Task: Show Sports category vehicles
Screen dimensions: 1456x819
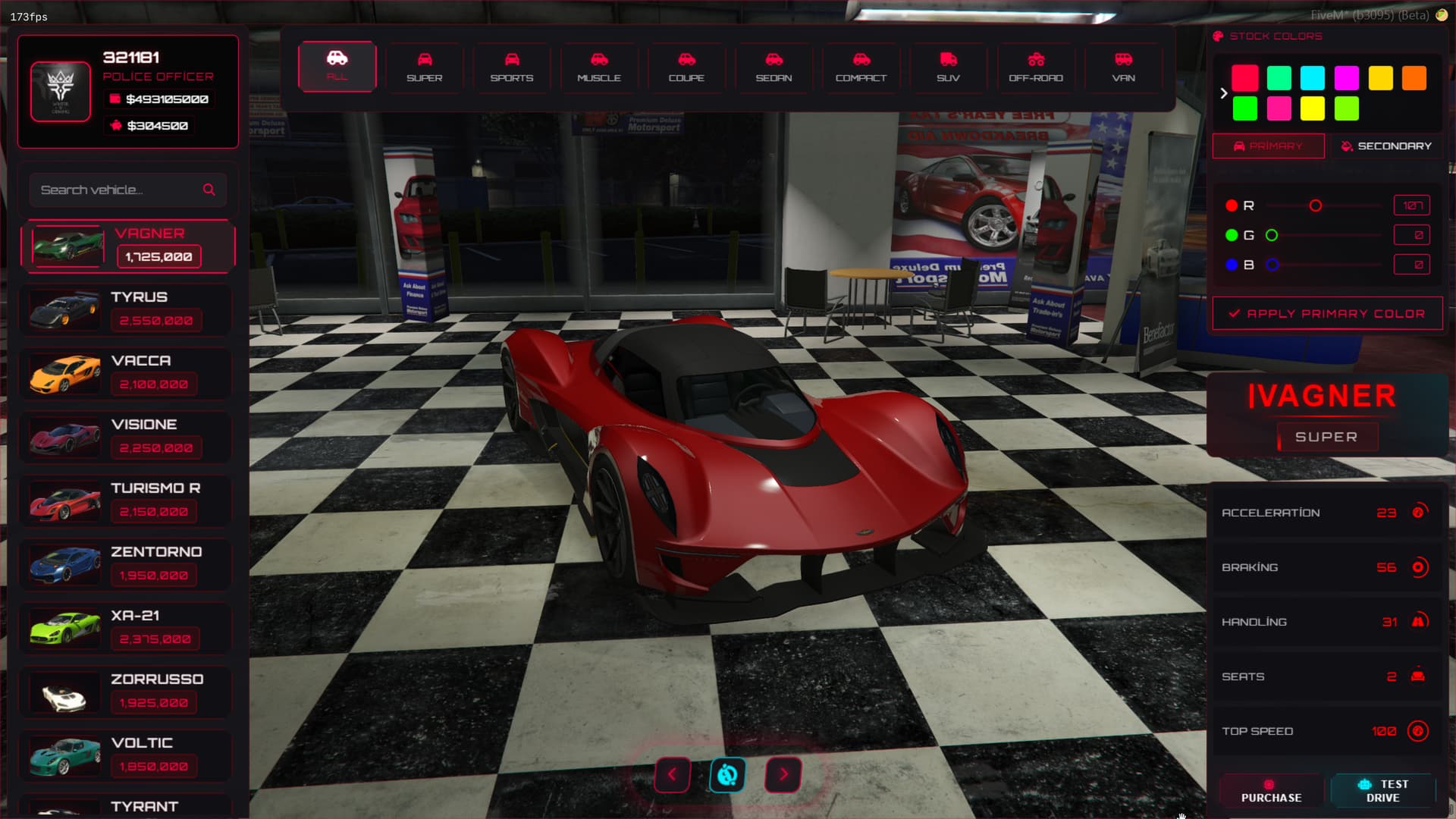Action: (x=512, y=67)
